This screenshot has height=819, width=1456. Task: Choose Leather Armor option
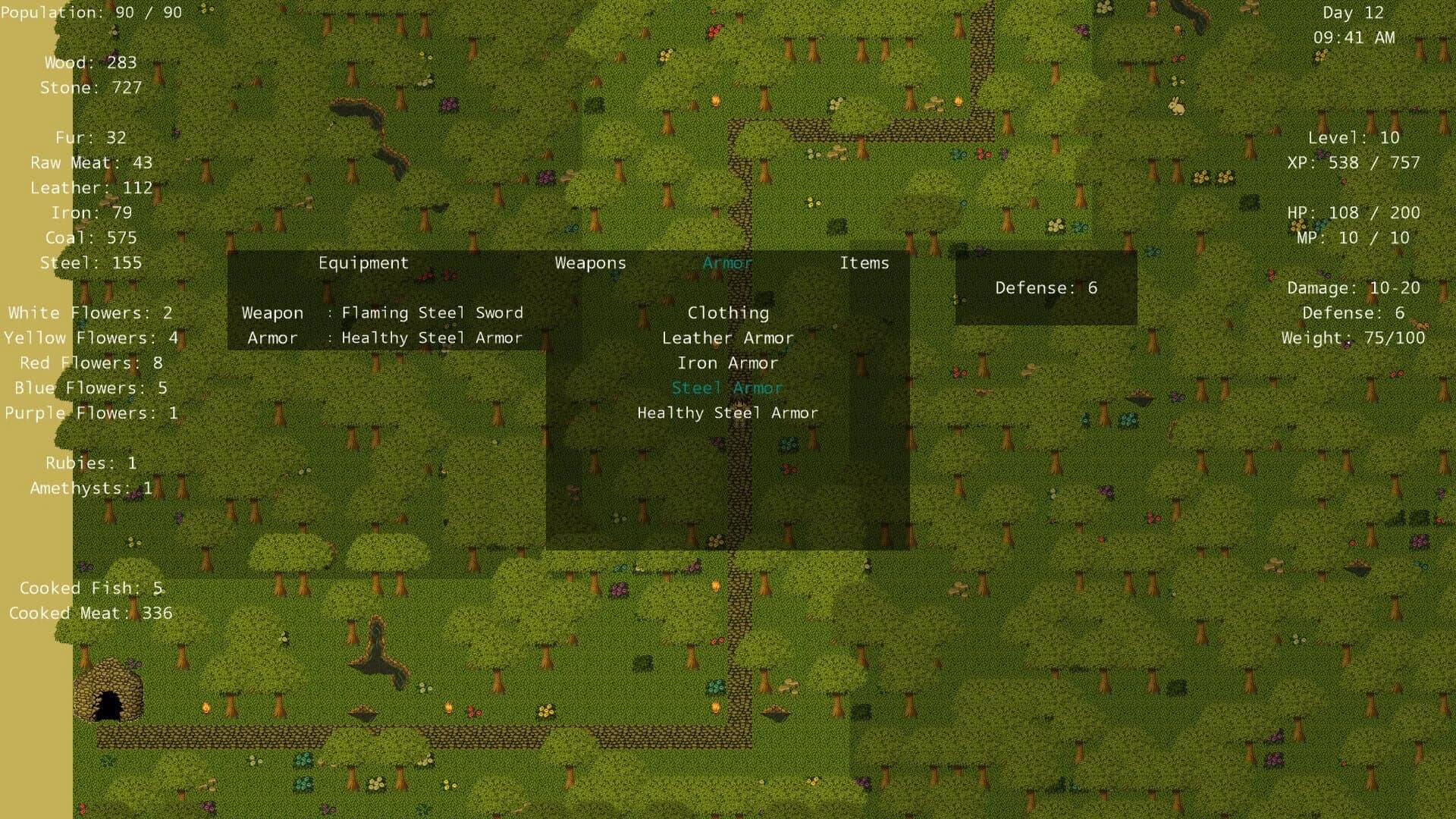728,338
